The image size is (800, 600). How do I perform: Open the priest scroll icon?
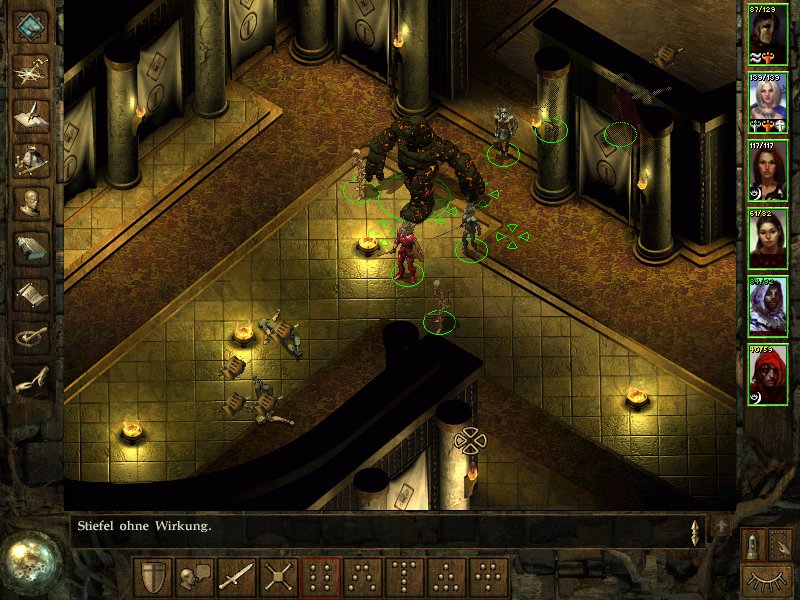click(32, 293)
